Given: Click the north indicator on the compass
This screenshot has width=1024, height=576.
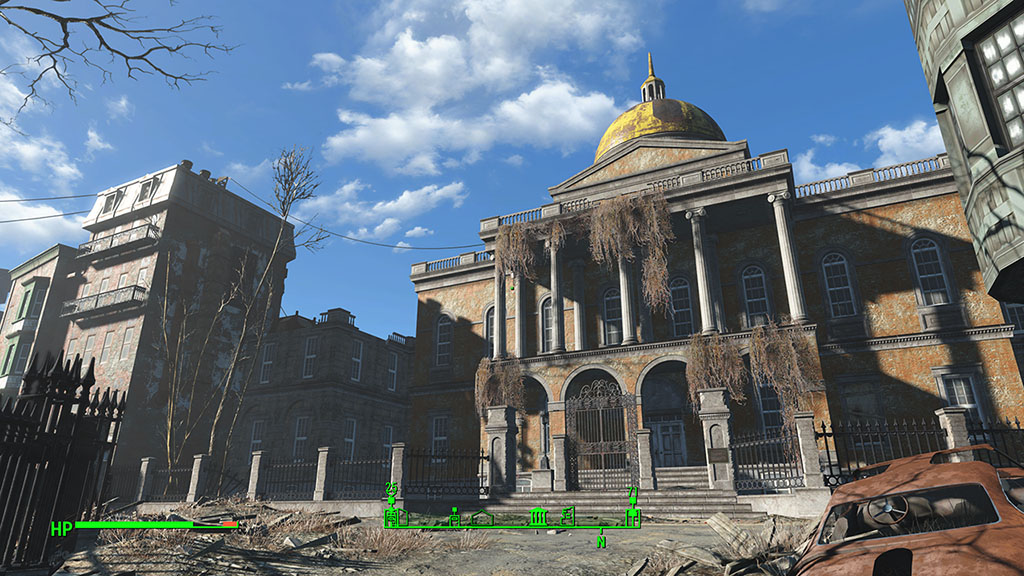Looking at the screenshot, I should pos(601,540).
